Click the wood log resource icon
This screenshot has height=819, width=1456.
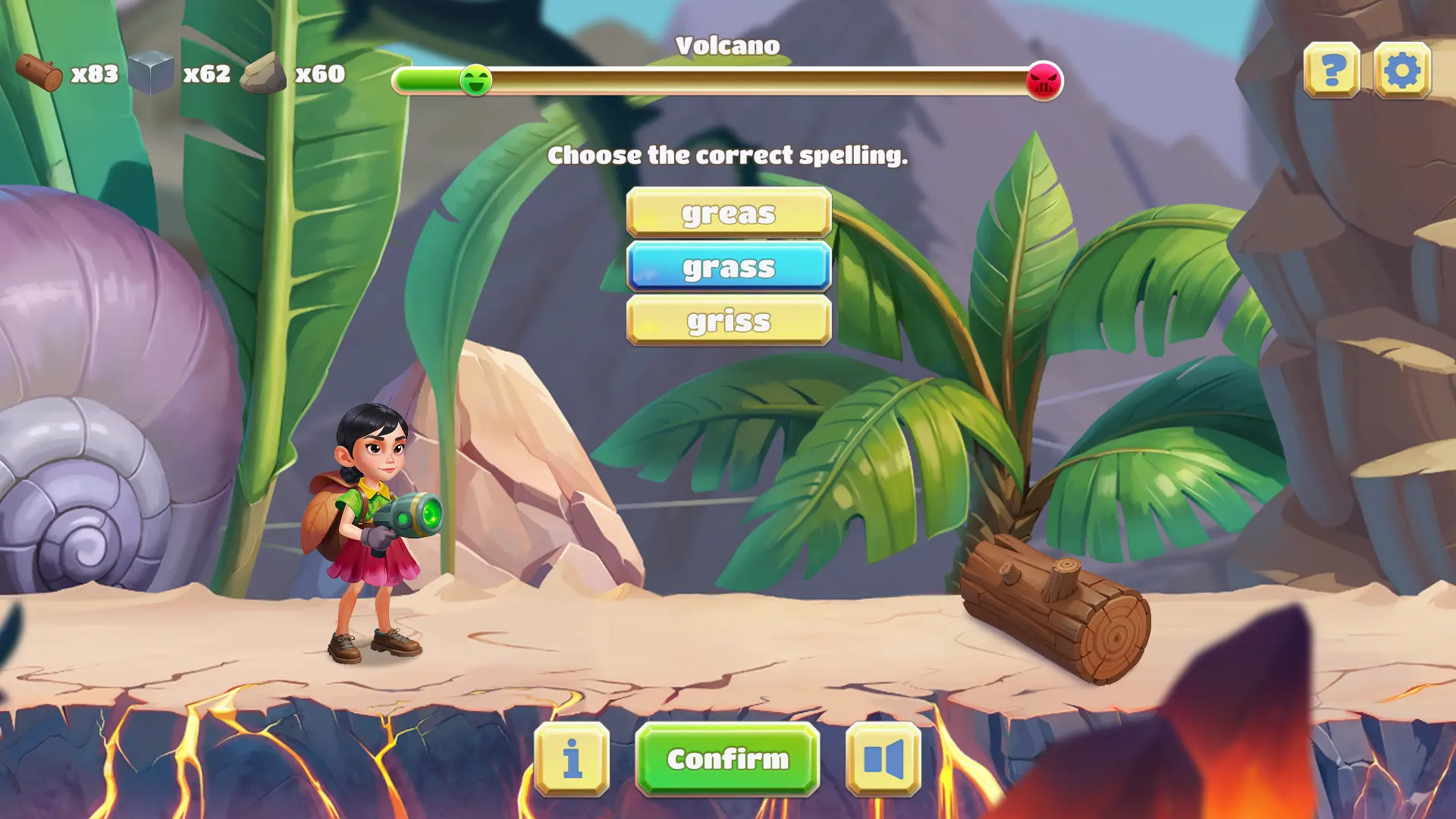tap(39, 72)
